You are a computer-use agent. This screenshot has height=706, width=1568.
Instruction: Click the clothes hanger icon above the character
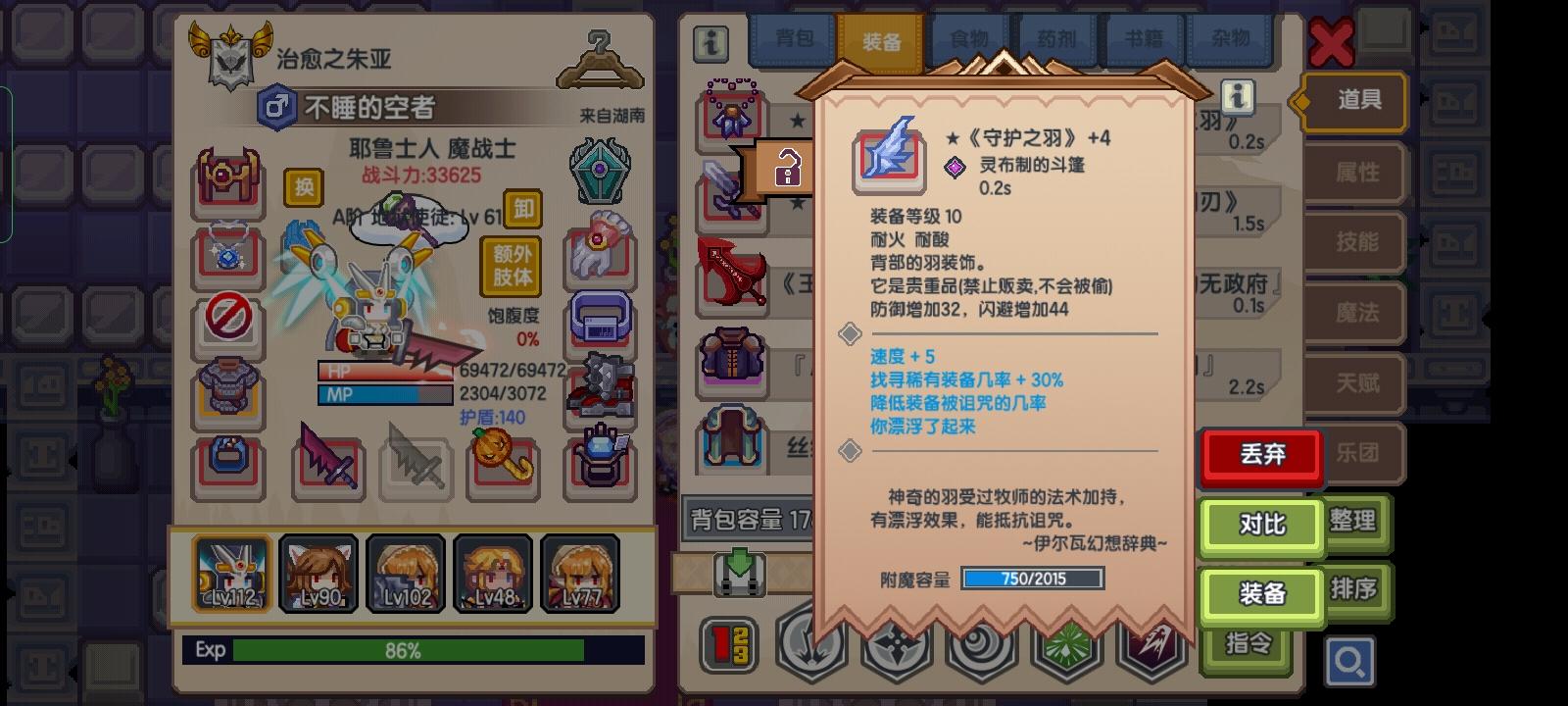(x=599, y=62)
